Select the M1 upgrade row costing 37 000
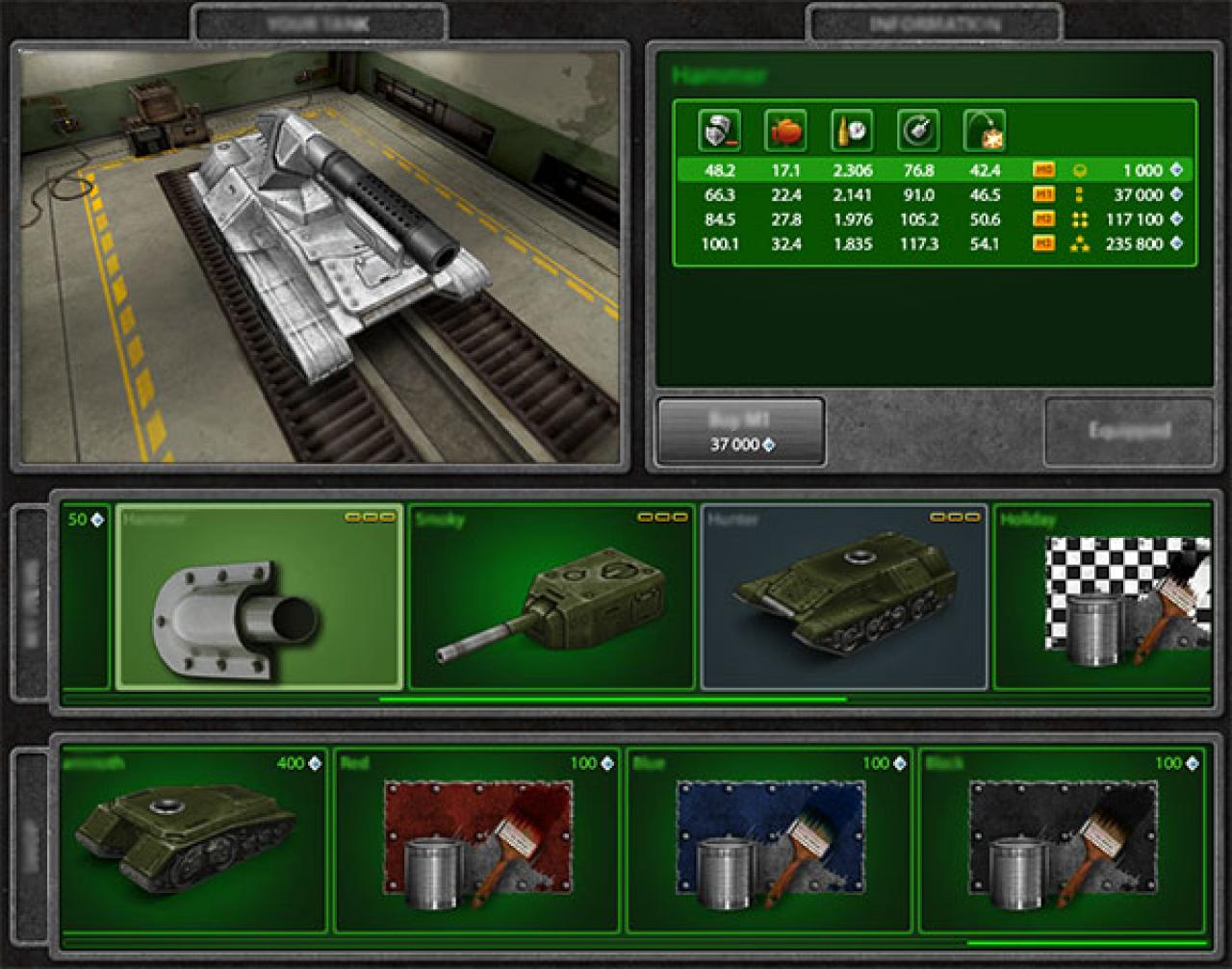Image resolution: width=1232 pixels, height=969 pixels. click(934, 195)
